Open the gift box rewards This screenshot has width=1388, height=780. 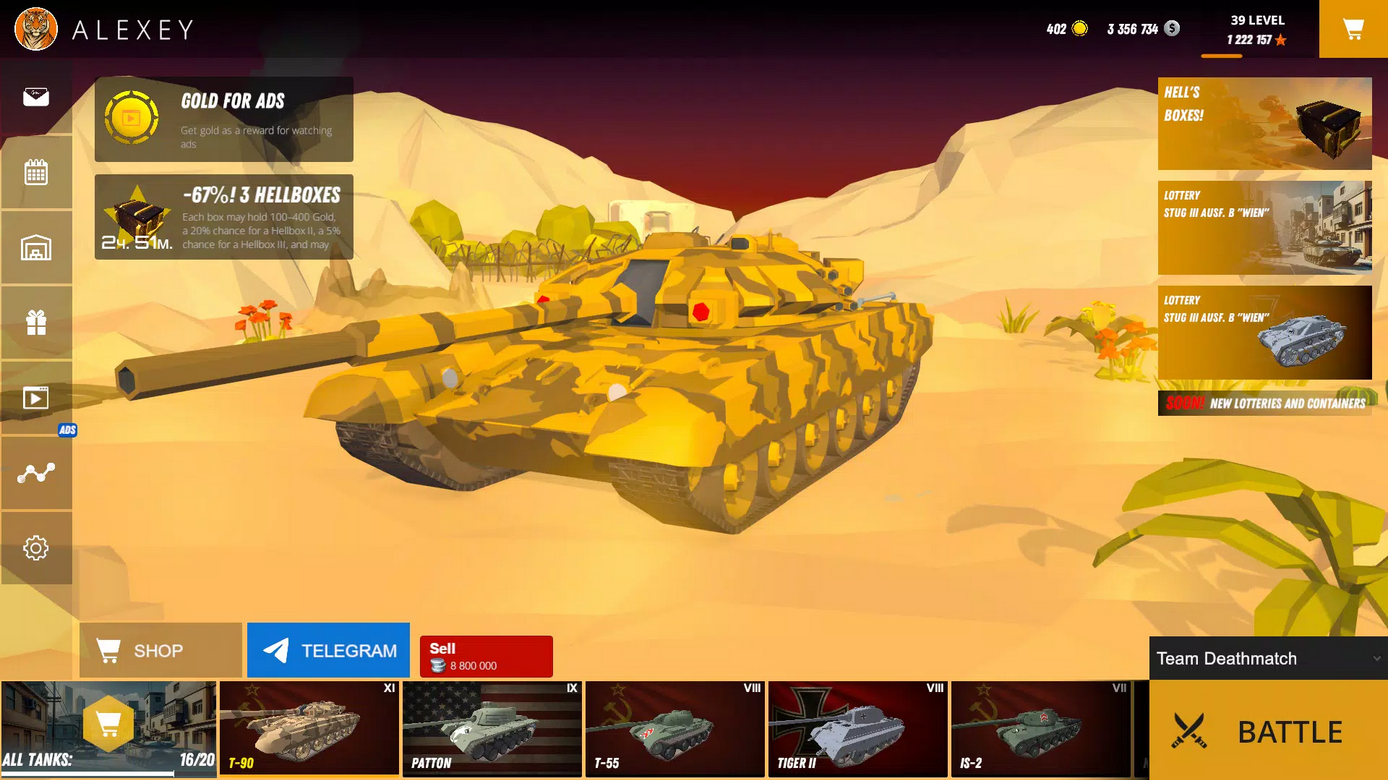(x=36, y=322)
